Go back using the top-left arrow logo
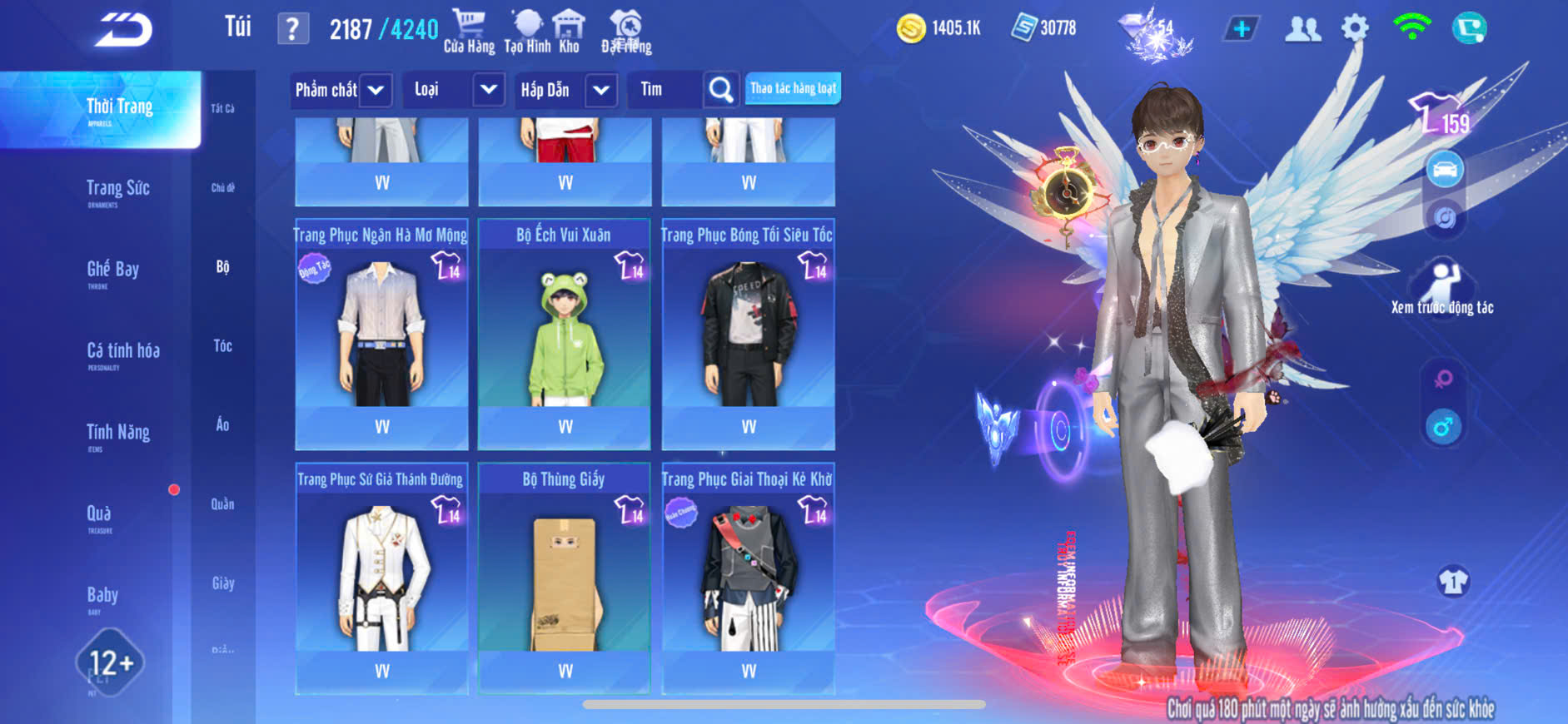The width and height of the screenshot is (1568, 724). pos(123,30)
